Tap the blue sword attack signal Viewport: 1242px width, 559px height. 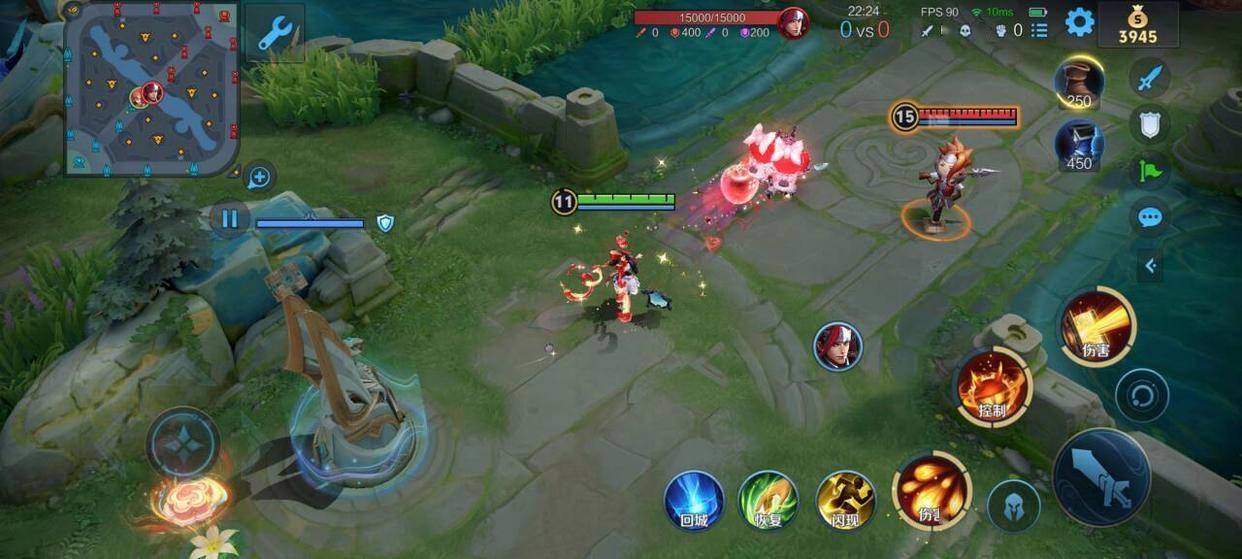click(1150, 77)
